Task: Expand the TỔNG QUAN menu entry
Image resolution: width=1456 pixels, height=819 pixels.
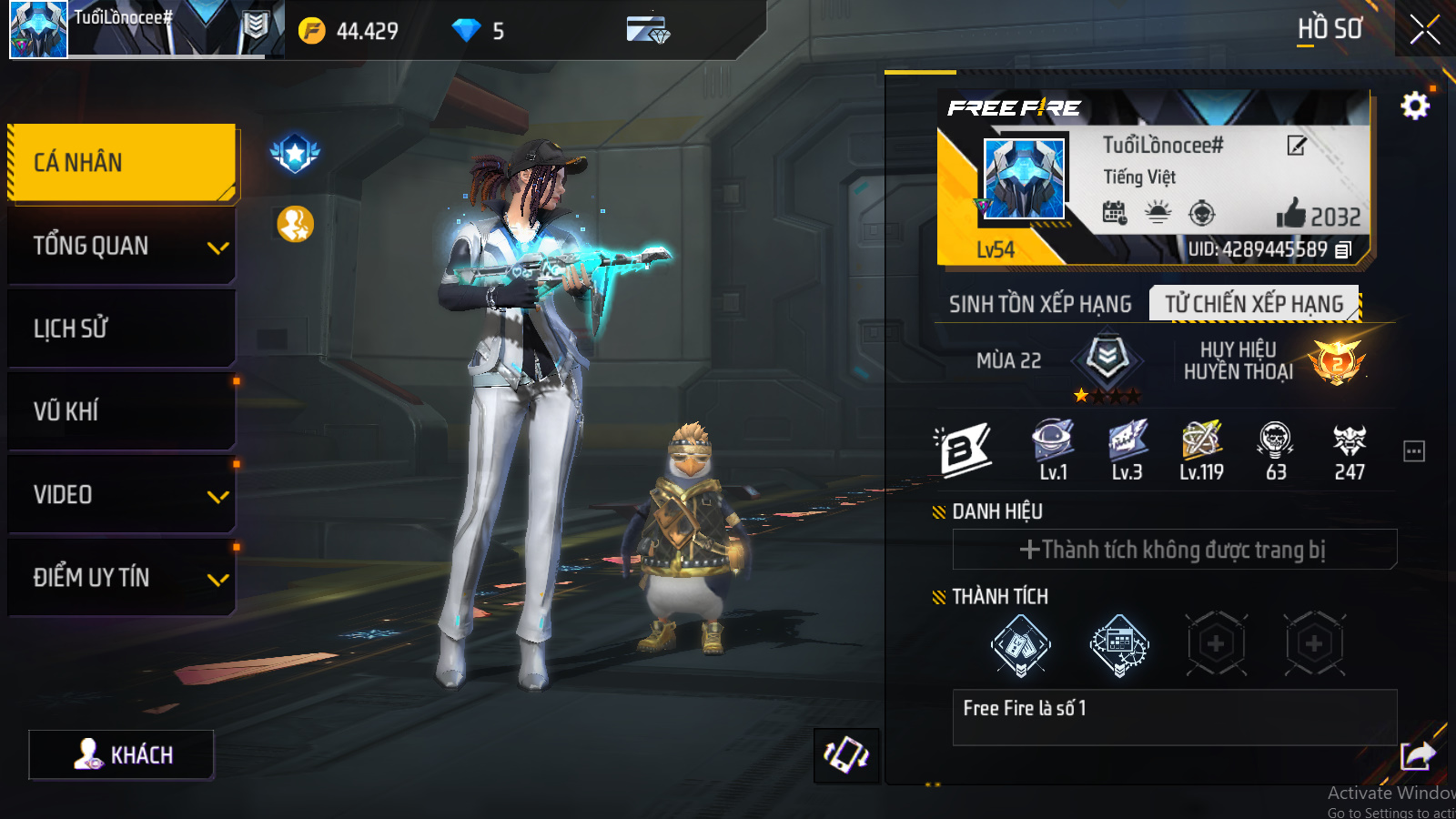Action: coord(122,246)
